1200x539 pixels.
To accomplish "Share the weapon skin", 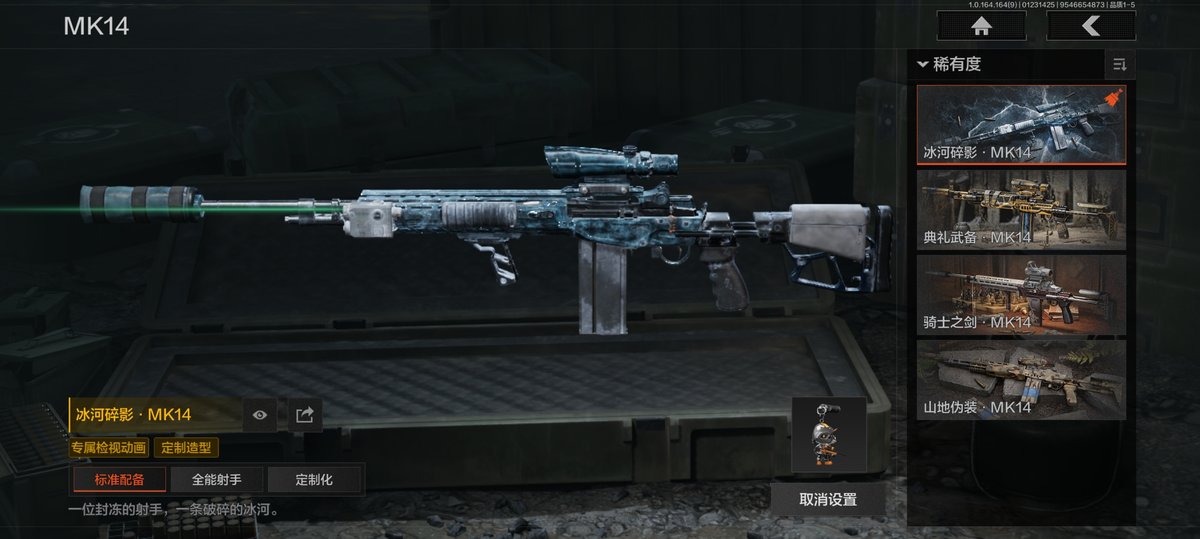I will (x=305, y=415).
